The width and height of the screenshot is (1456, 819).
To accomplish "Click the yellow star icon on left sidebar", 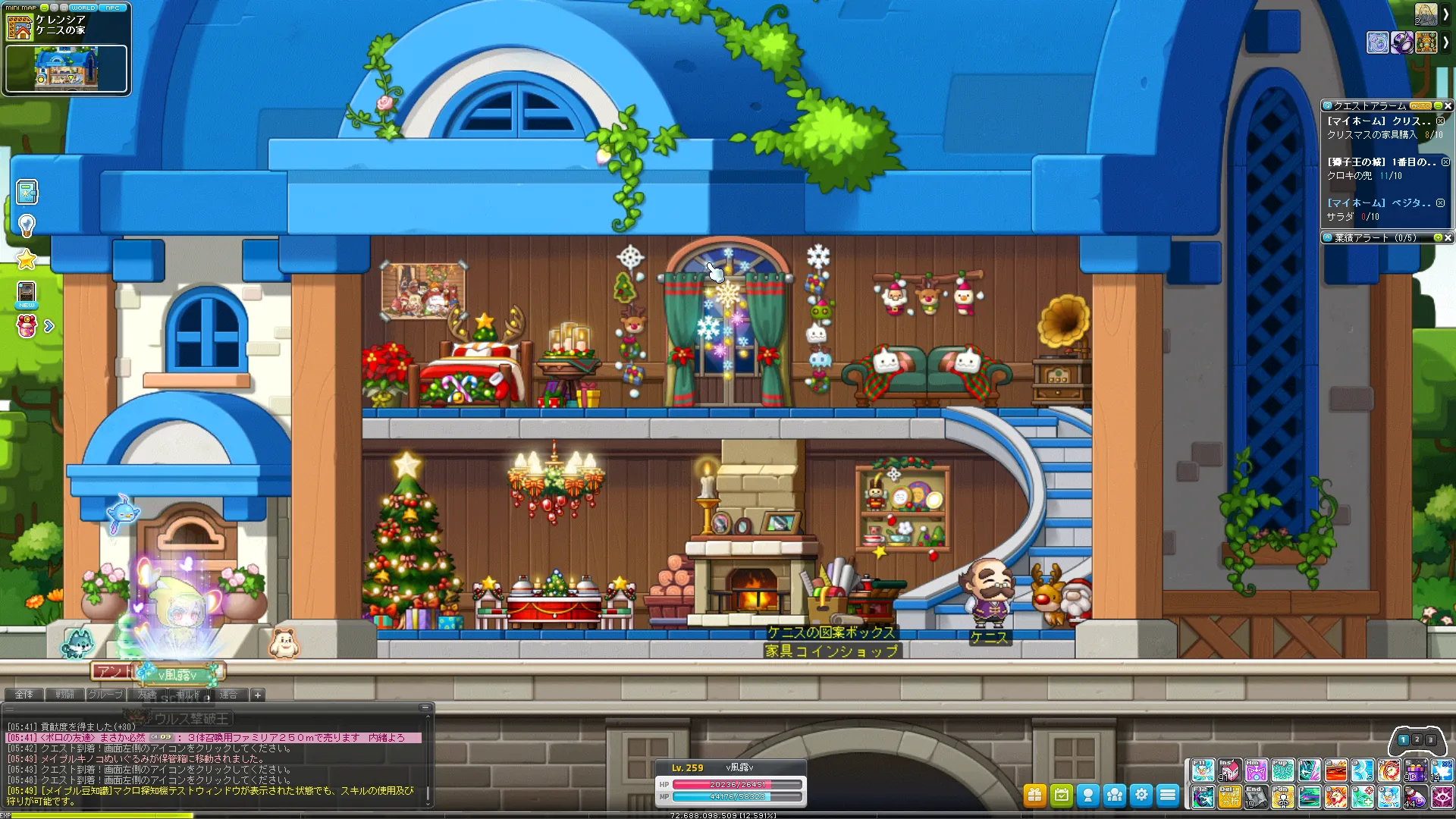I will point(27,259).
